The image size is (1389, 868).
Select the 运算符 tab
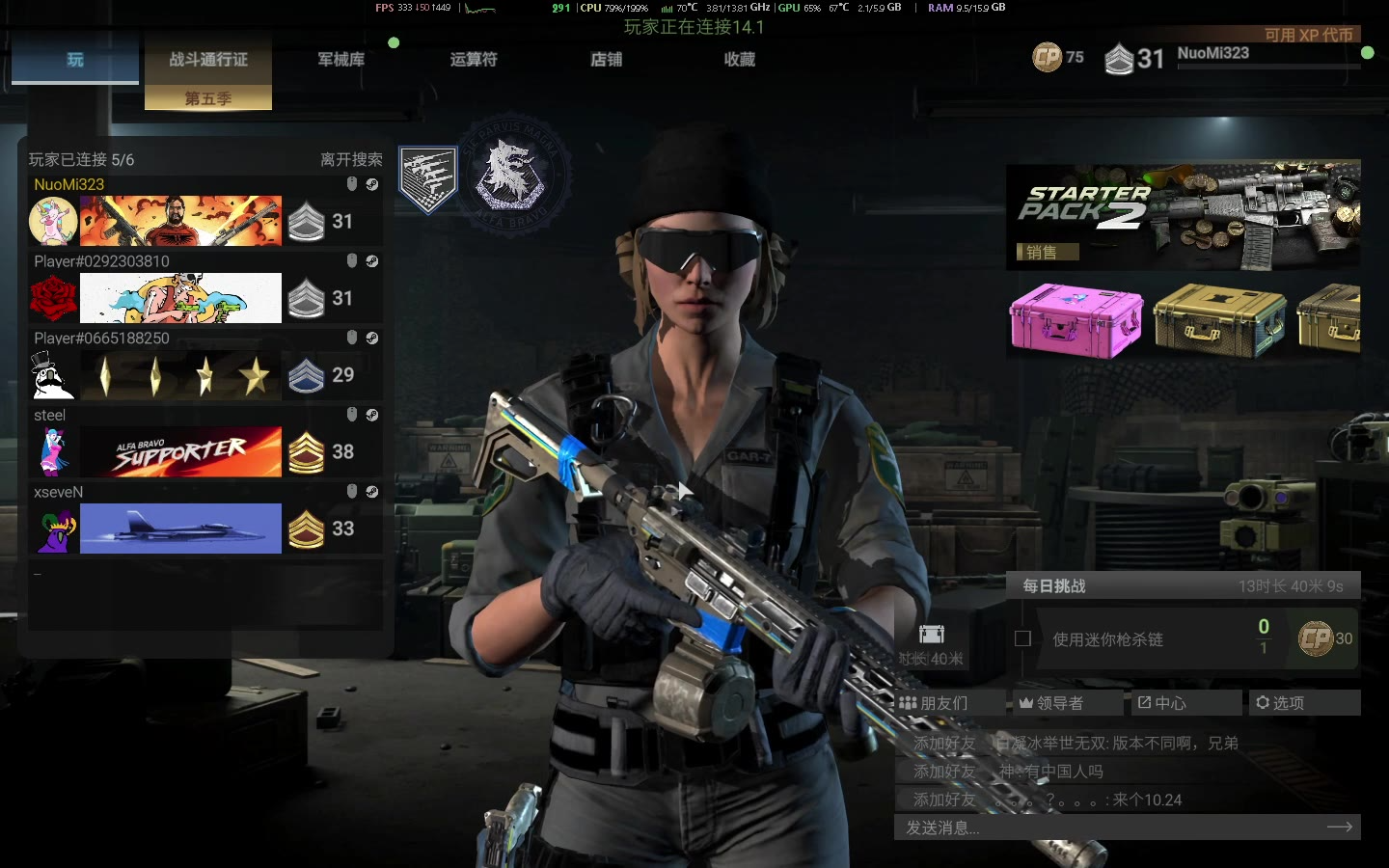pos(474,60)
